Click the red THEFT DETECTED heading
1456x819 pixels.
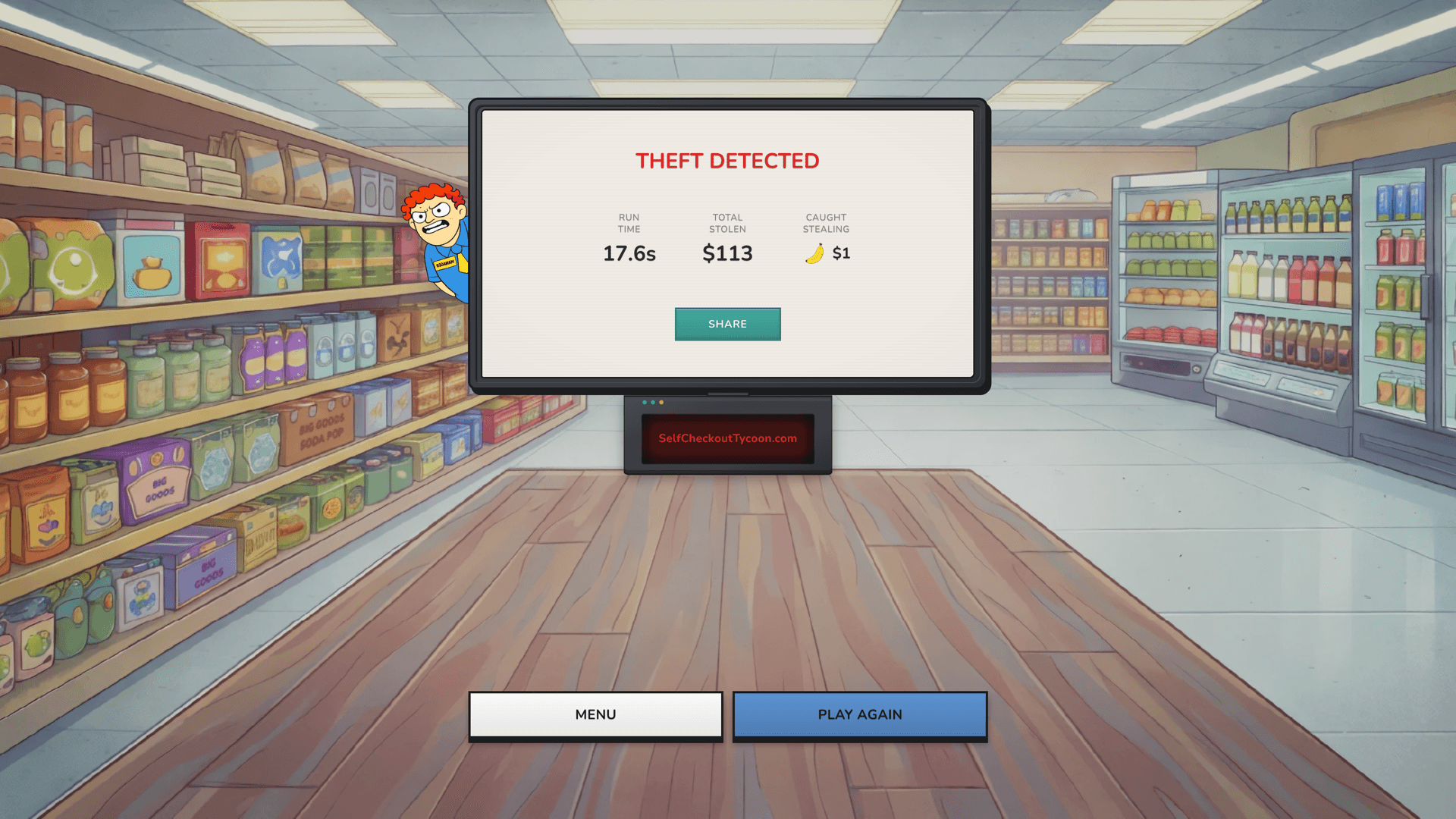727,161
